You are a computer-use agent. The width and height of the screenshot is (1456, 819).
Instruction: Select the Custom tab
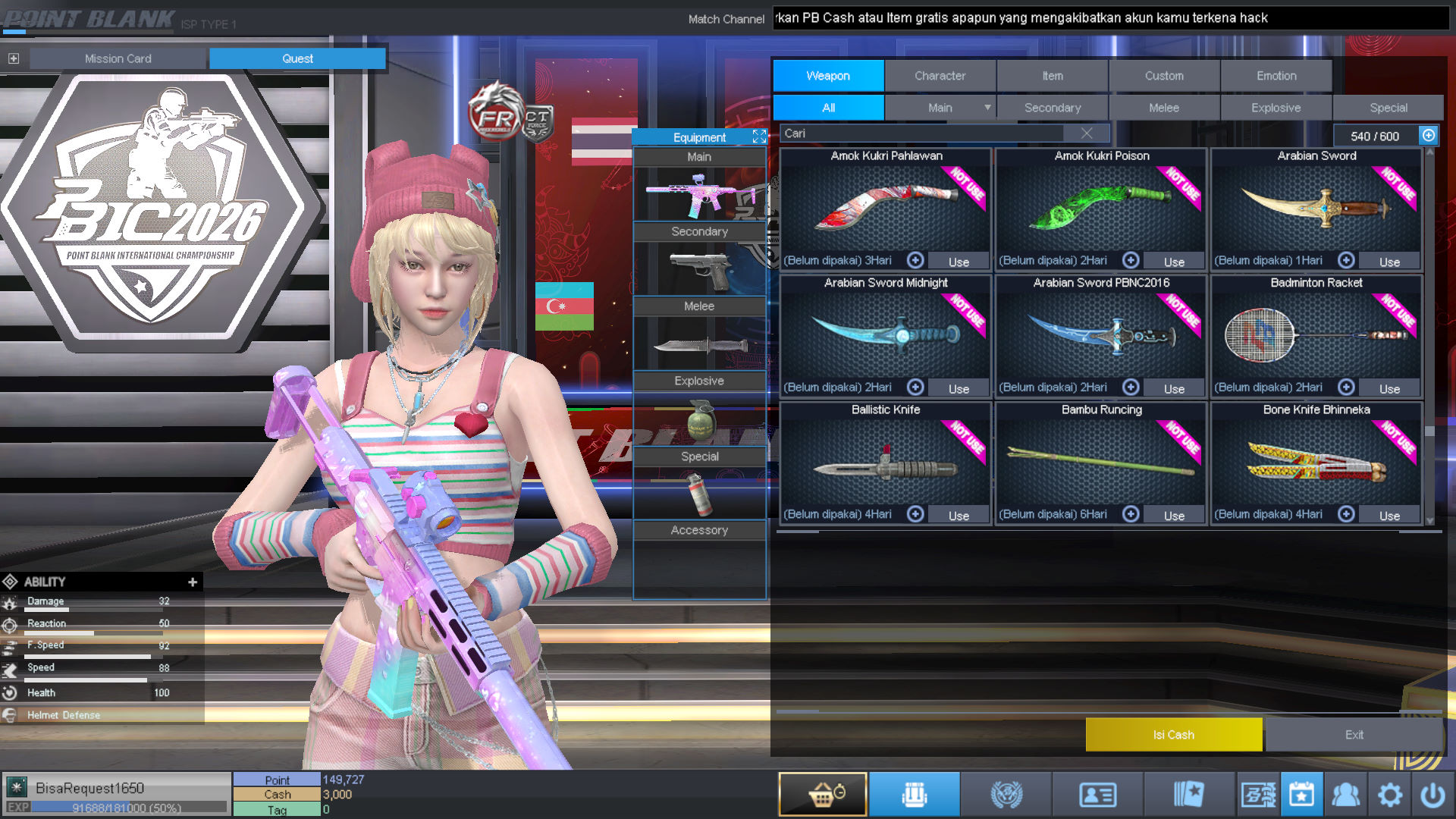1164,76
